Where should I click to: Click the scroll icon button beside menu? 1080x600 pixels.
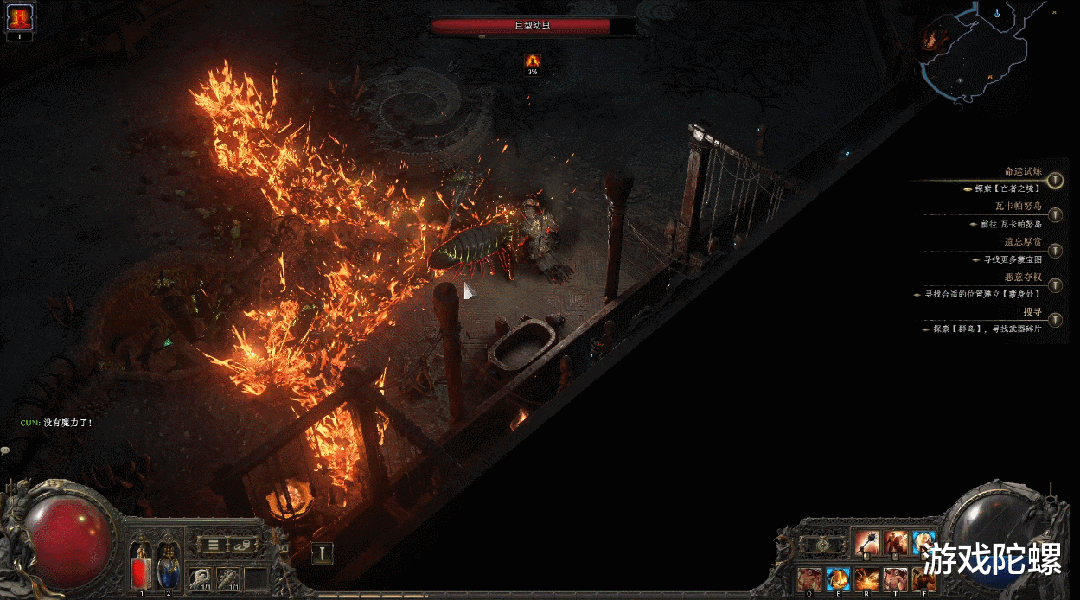pos(242,545)
